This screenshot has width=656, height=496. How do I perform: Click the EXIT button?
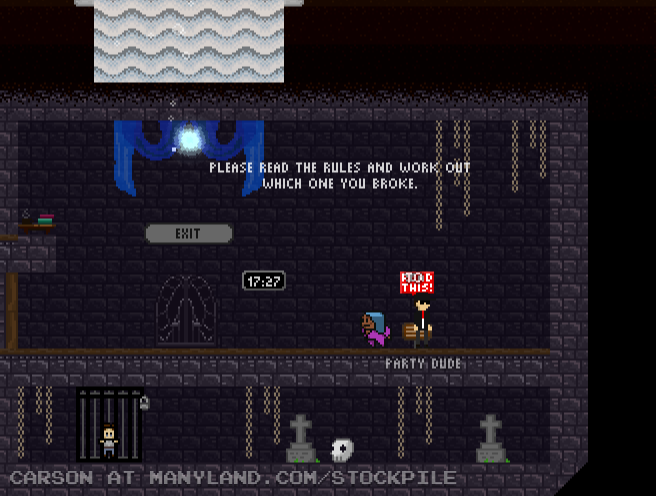click(188, 233)
